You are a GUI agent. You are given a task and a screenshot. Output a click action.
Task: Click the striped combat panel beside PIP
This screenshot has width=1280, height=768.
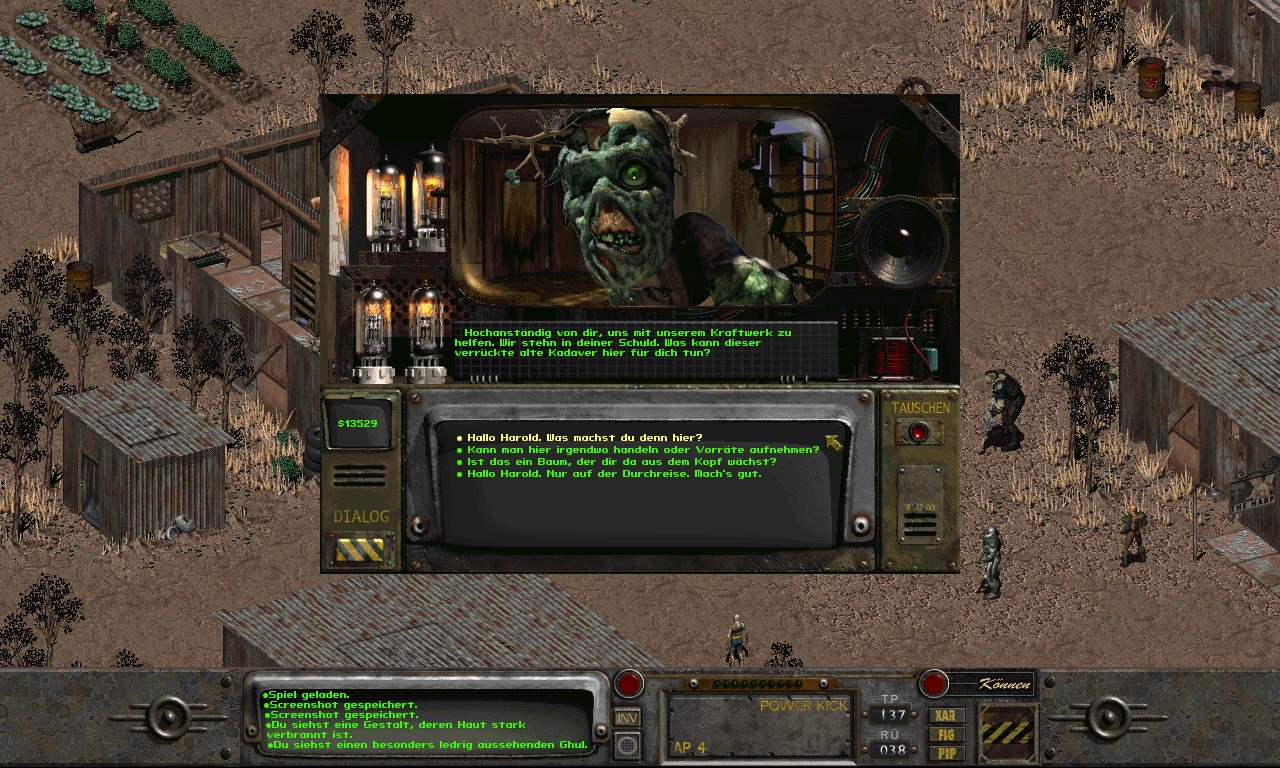coord(1010,733)
